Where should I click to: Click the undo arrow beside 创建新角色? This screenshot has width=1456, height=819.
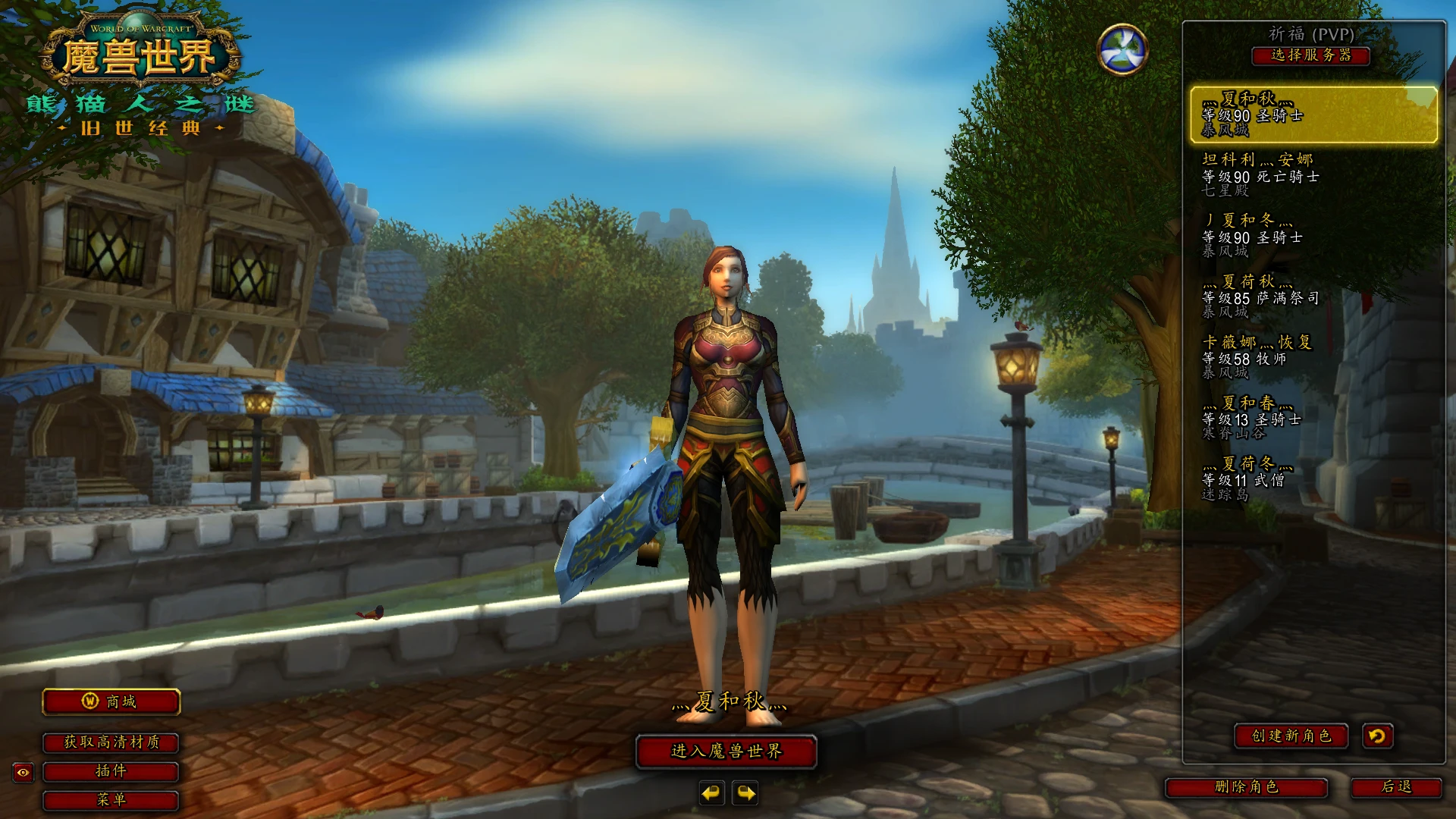coord(1377,736)
